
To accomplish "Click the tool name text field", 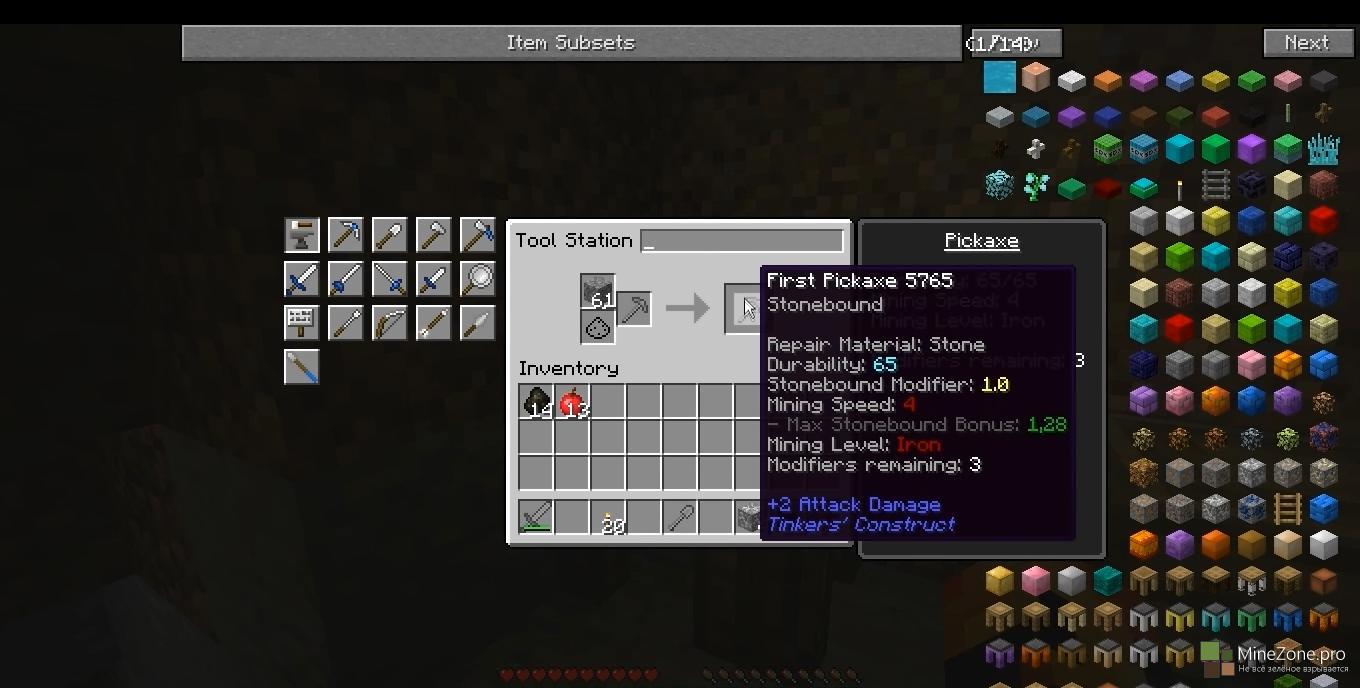I will pos(742,241).
